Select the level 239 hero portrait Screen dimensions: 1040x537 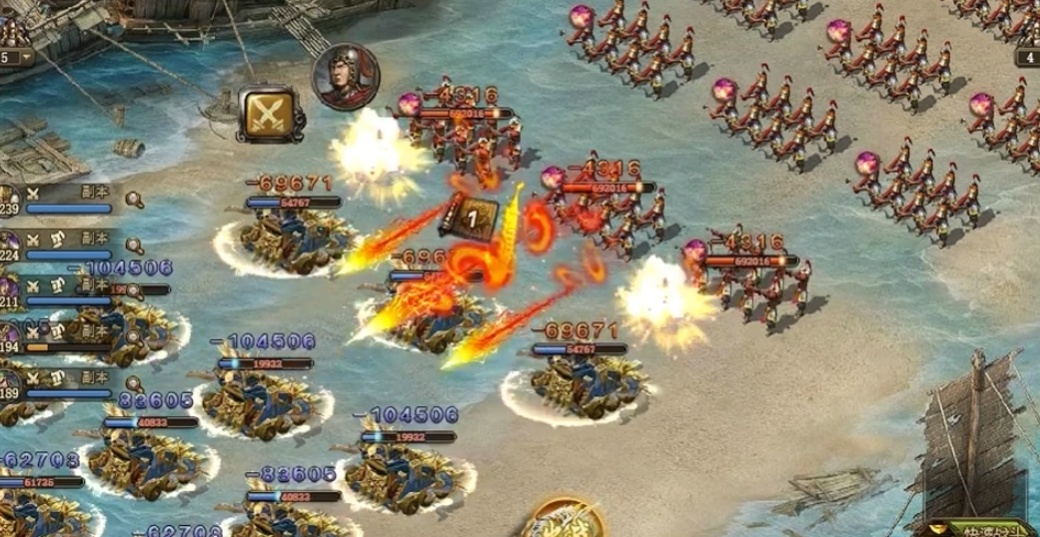9,199
